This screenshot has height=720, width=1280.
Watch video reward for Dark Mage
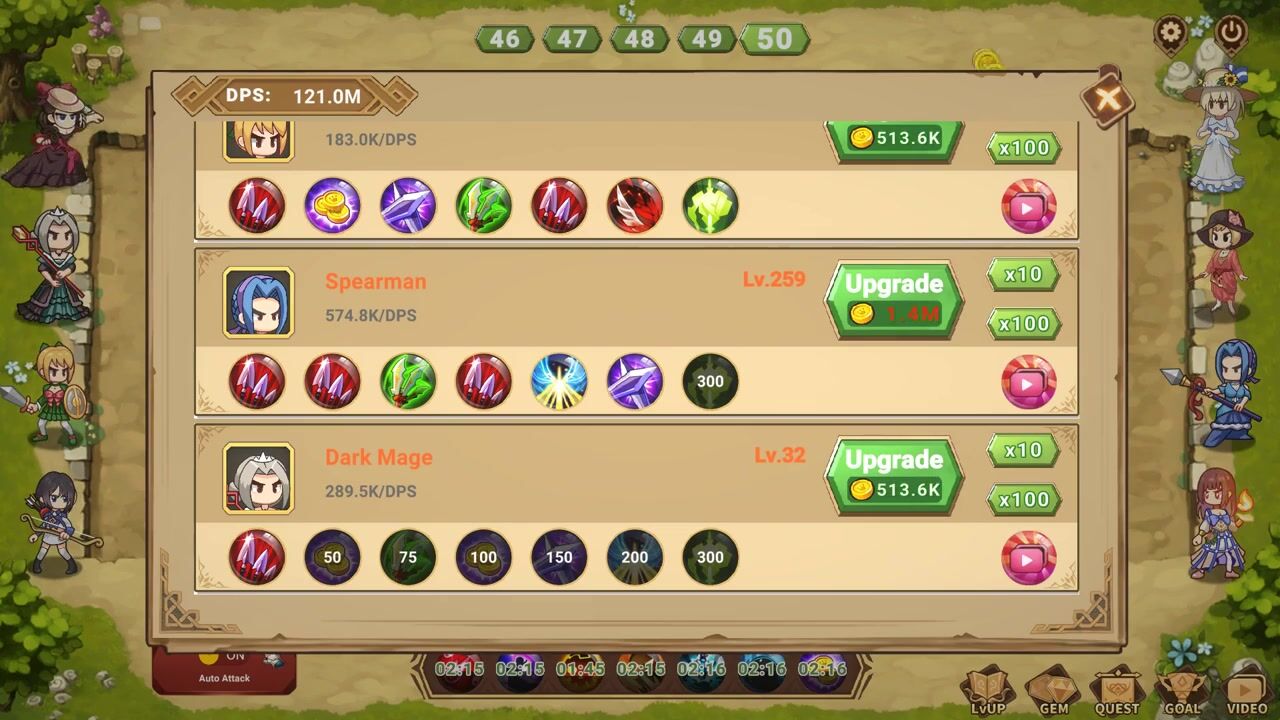(1028, 558)
